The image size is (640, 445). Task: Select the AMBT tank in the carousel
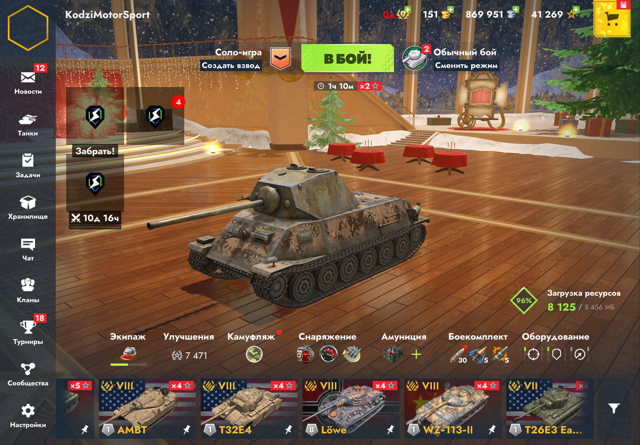146,410
